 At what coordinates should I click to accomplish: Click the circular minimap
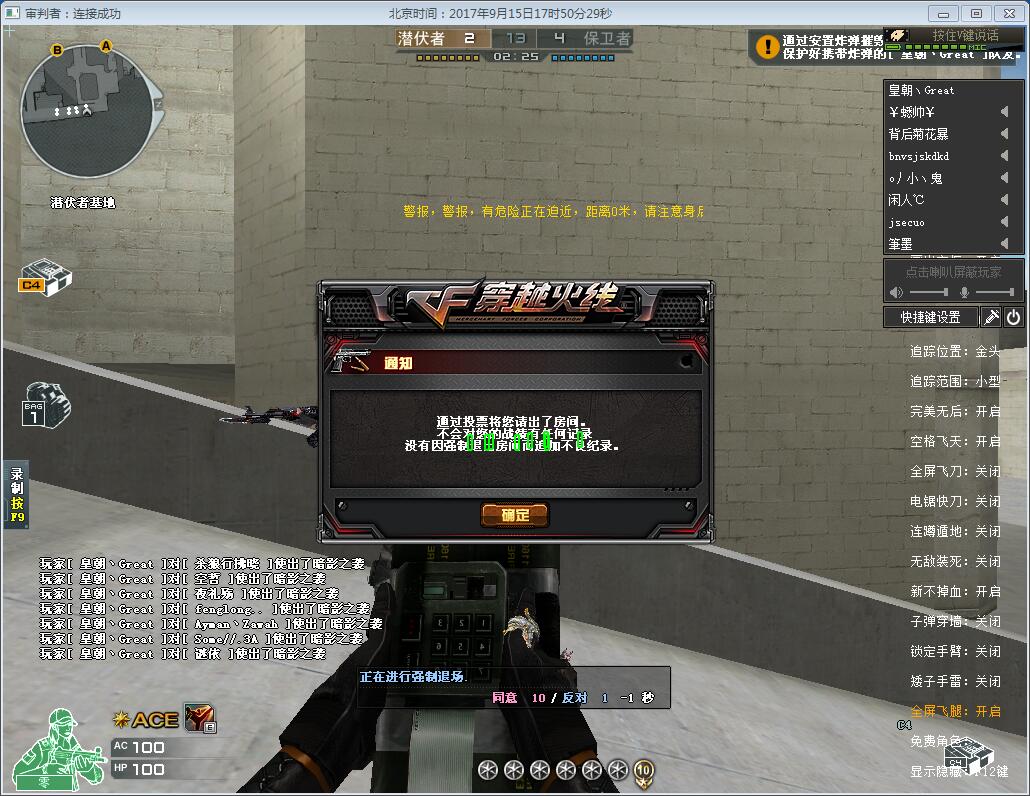coord(87,111)
